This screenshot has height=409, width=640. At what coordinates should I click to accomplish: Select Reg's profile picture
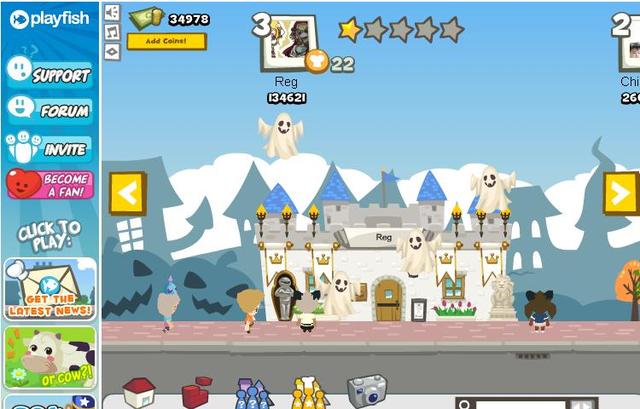290,41
